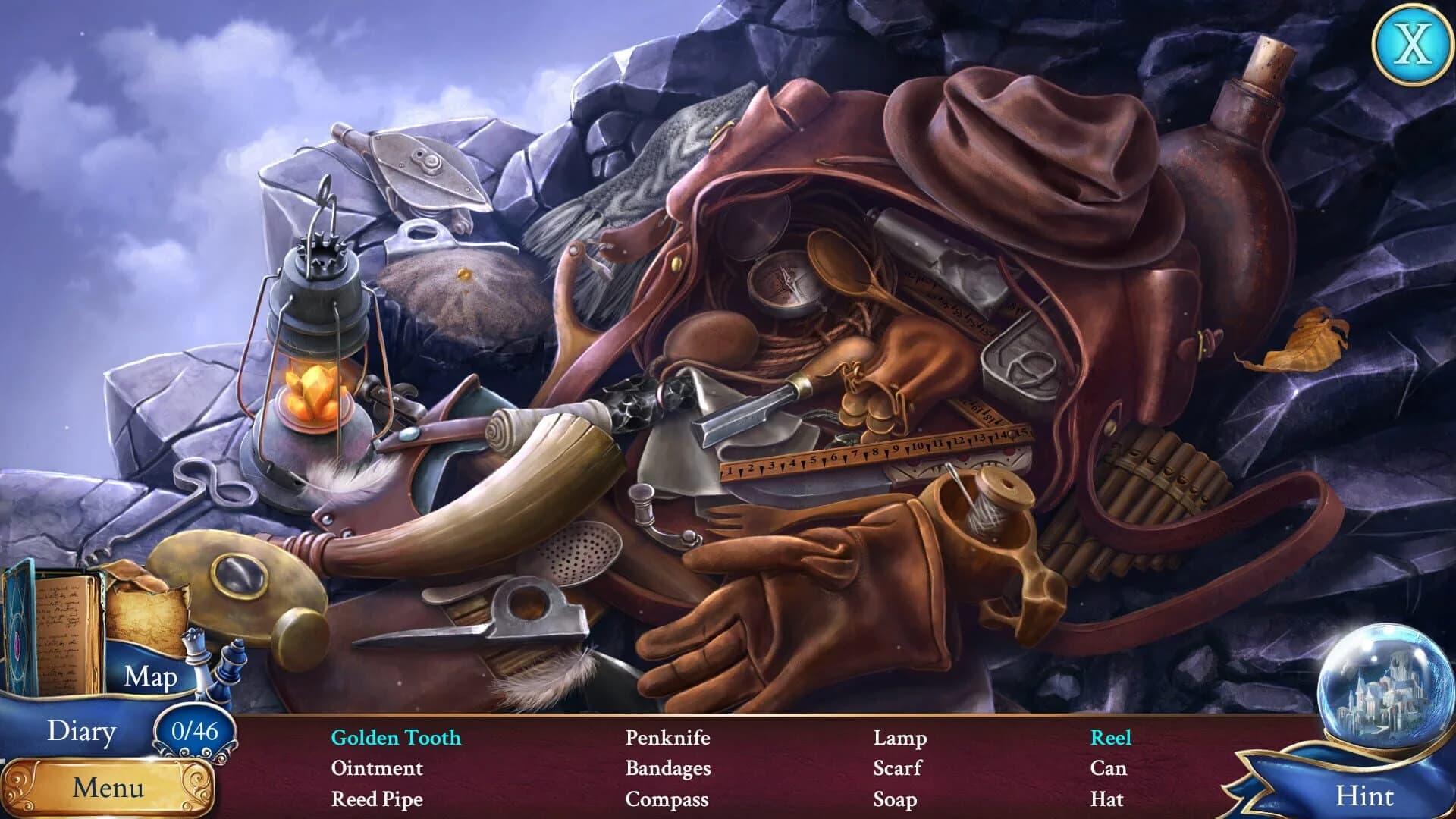The image size is (1456, 819).
Task: Select 'Compass' in the item list
Action: click(x=666, y=799)
